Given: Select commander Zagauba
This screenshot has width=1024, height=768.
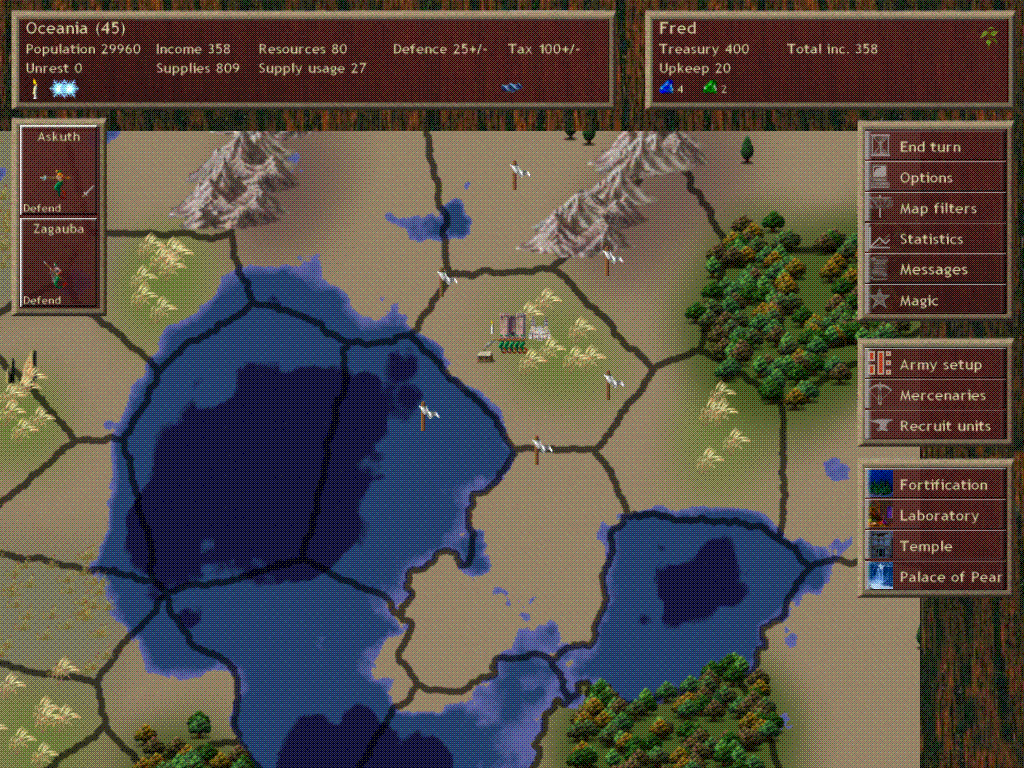Looking at the screenshot, I should [x=59, y=263].
